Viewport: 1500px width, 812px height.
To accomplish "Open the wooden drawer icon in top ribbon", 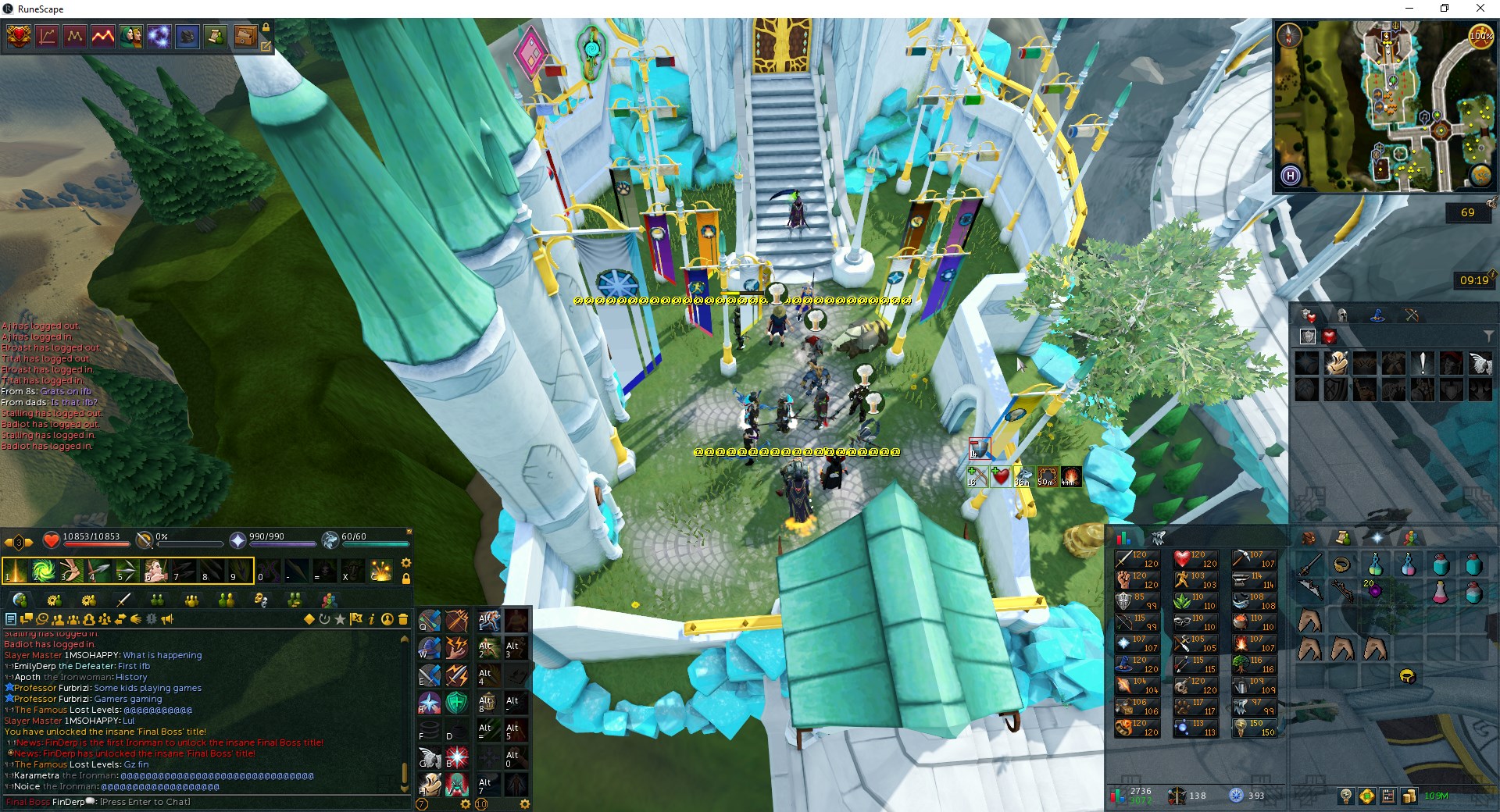I will [244, 36].
